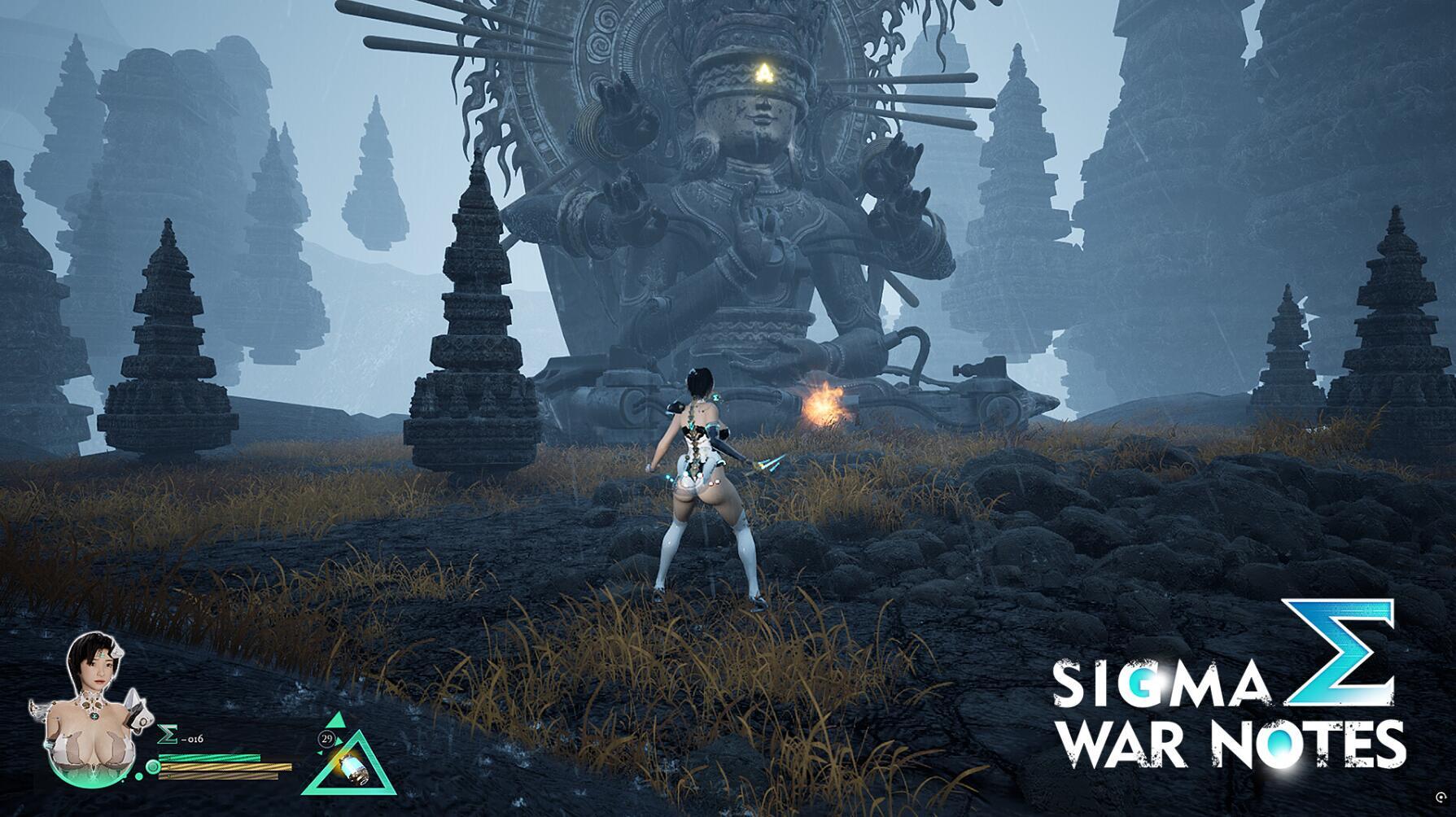Click the glowing orb node on the status bars
This screenshot has width=1456, height=817.
153,767
